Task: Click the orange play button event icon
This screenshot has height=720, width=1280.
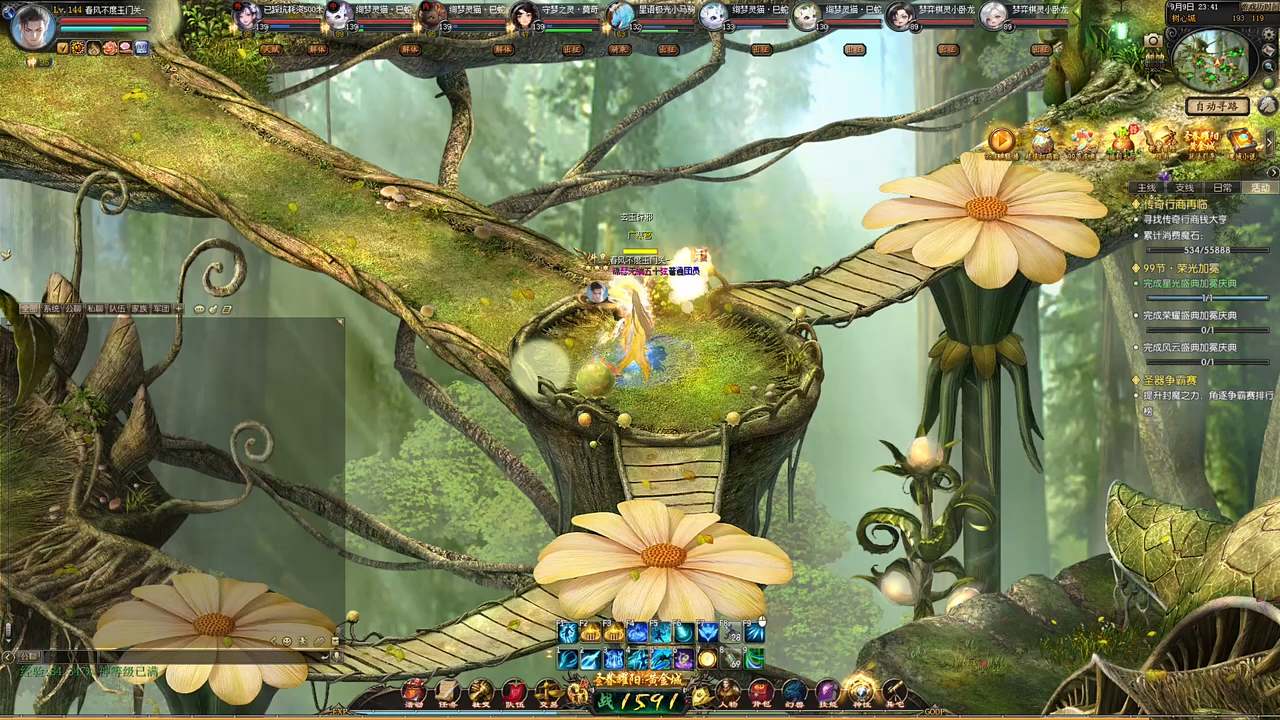Action: (x=1001, y=141)
